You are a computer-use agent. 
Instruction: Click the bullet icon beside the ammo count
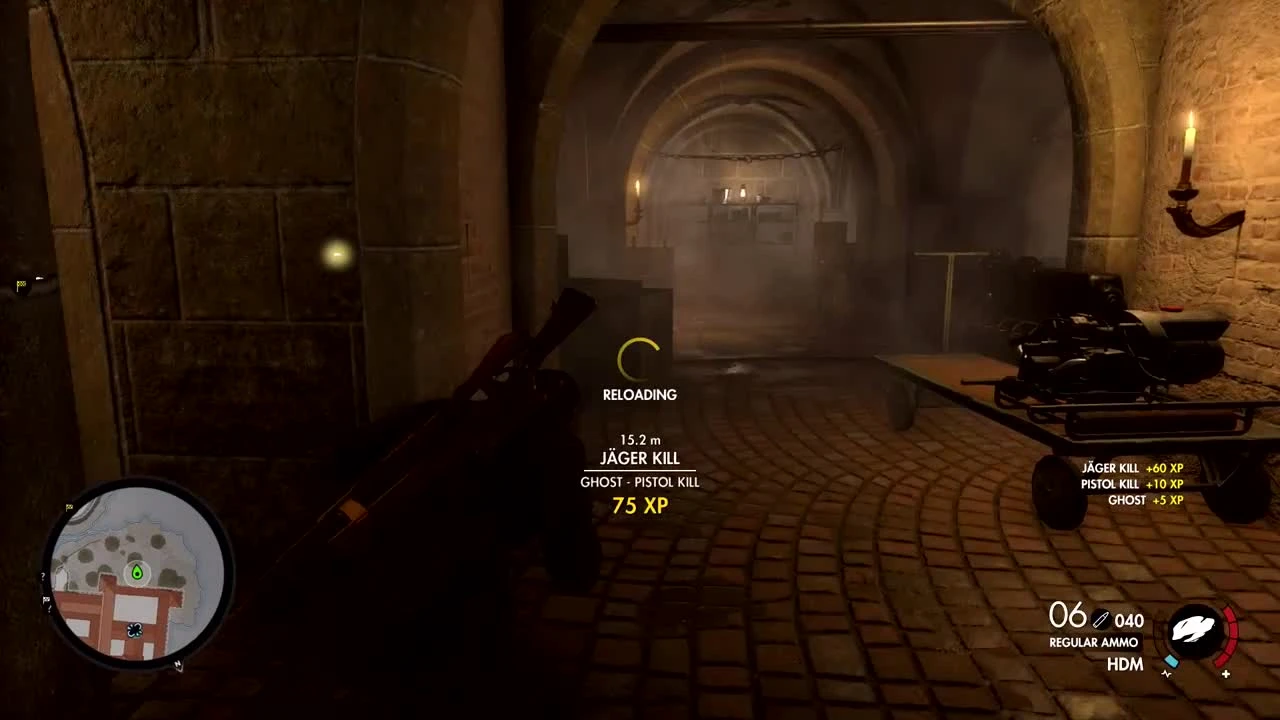[x=1101, y=618]
